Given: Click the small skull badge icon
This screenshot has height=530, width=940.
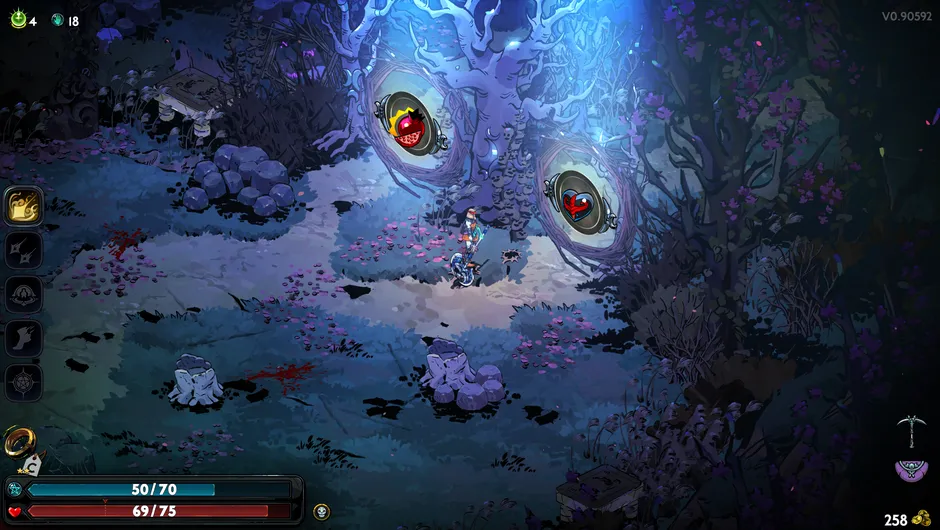Looking at the screenshot, I should tap(321, 511).
